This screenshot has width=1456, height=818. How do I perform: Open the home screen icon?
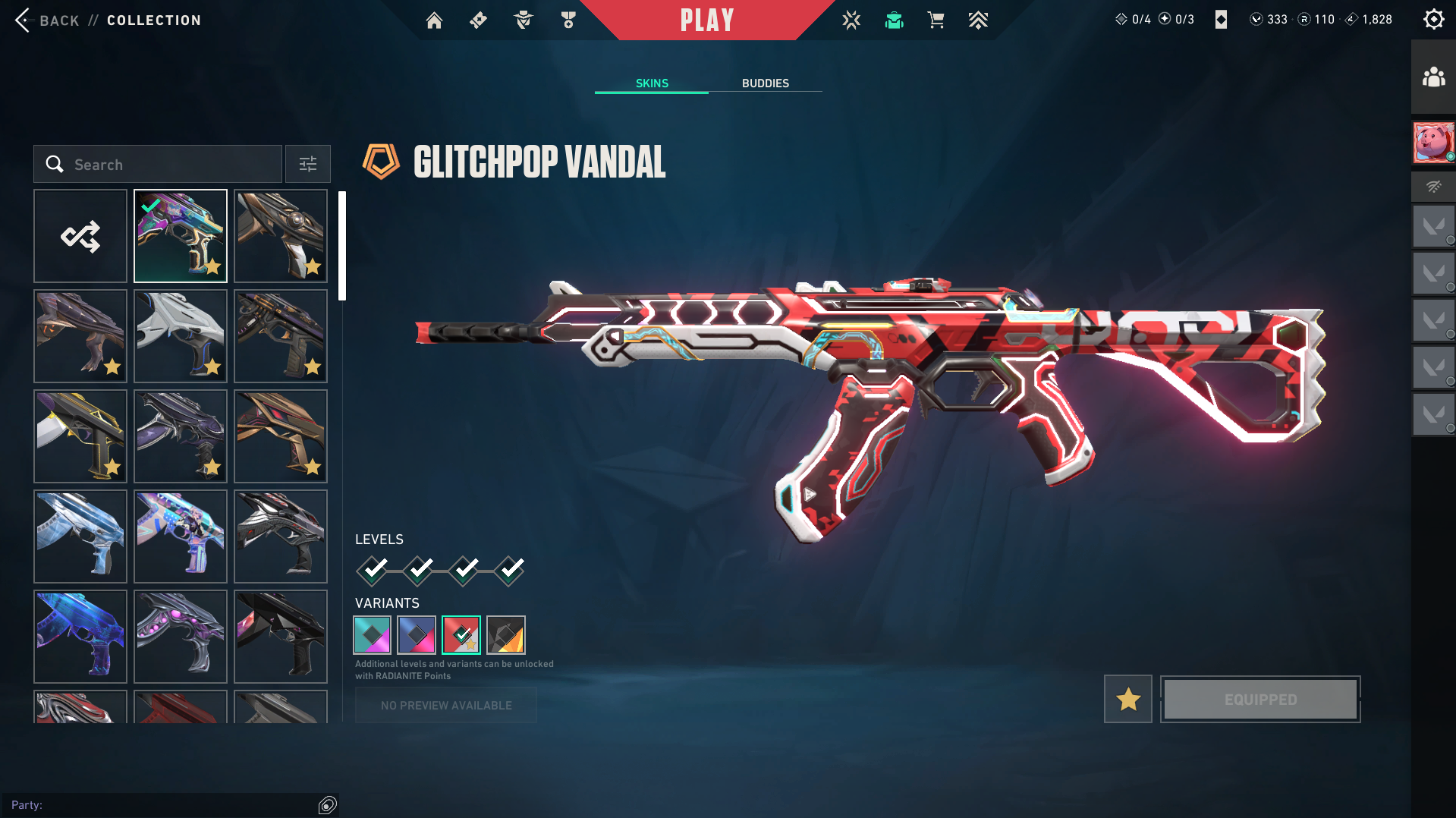click(434, 20)
